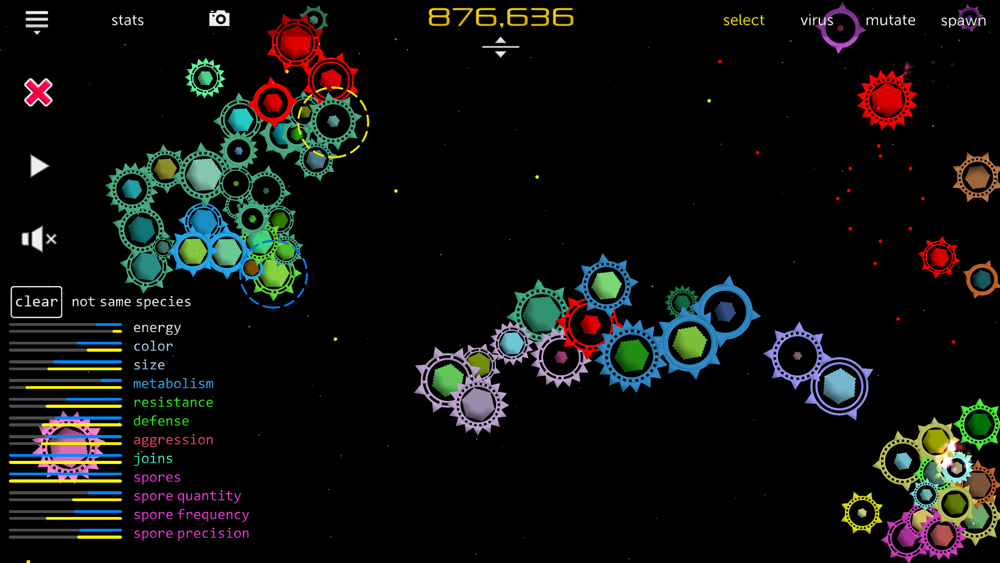Change the color slider

pyautogui.click(x=65, y=347)
